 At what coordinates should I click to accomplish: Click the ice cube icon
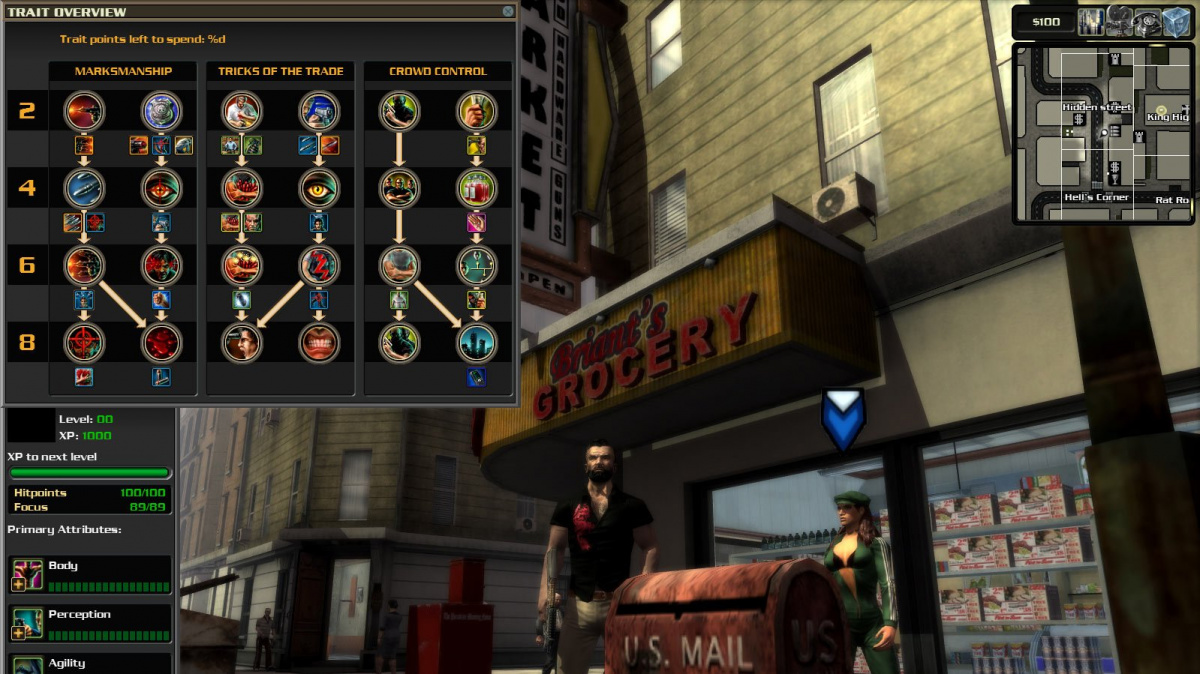pos(1177,22)
